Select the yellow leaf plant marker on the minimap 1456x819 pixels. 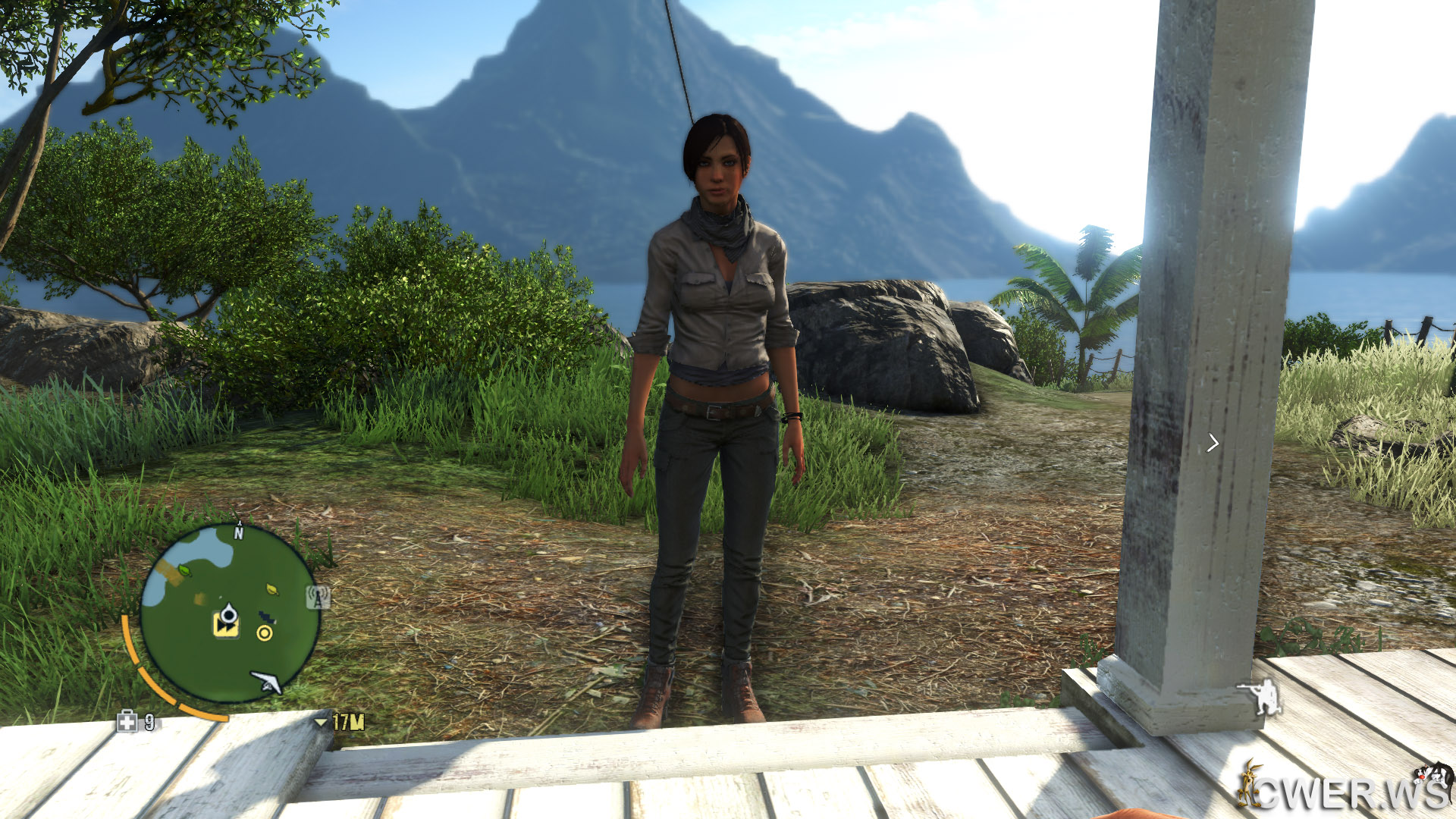tap(271, 588)
